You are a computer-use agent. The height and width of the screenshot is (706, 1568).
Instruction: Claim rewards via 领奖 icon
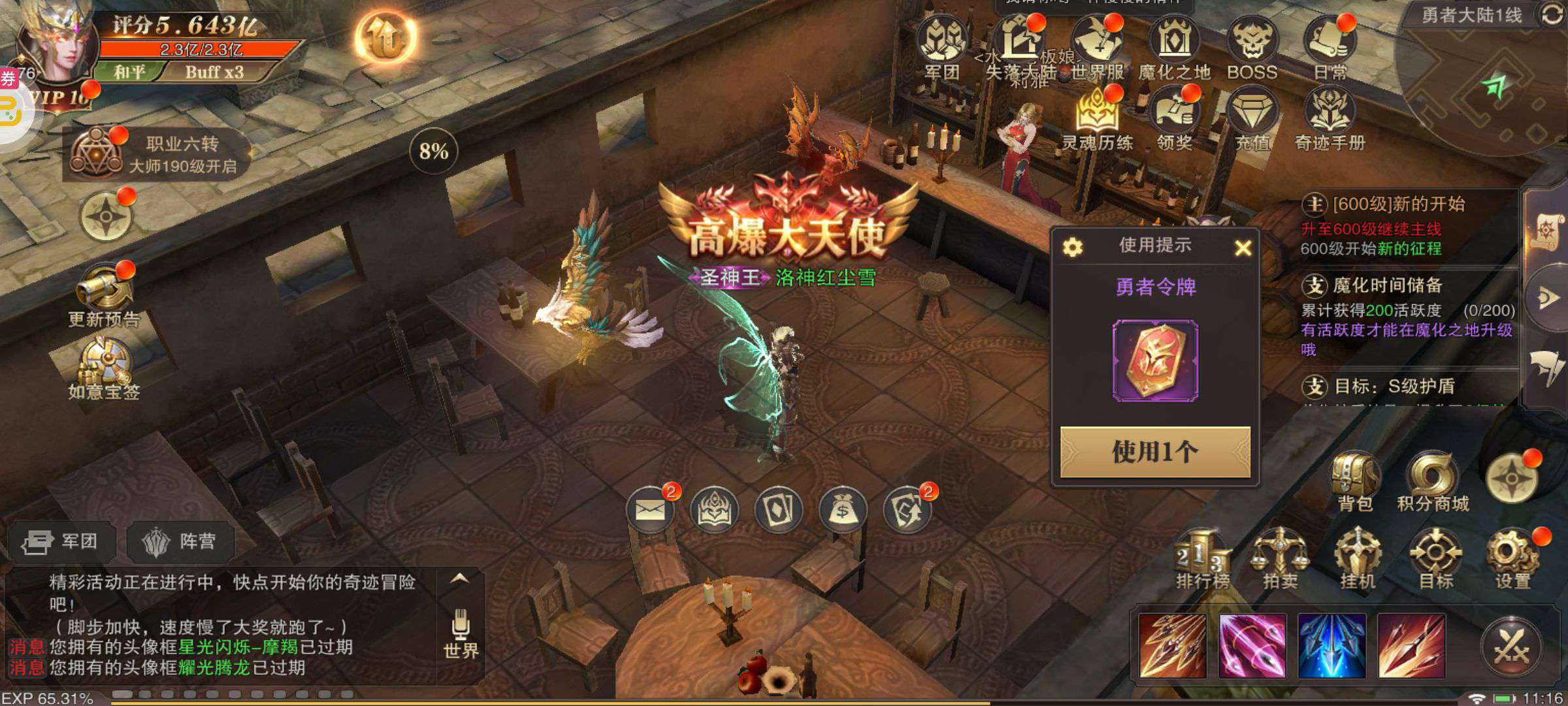click(1174, 121)
